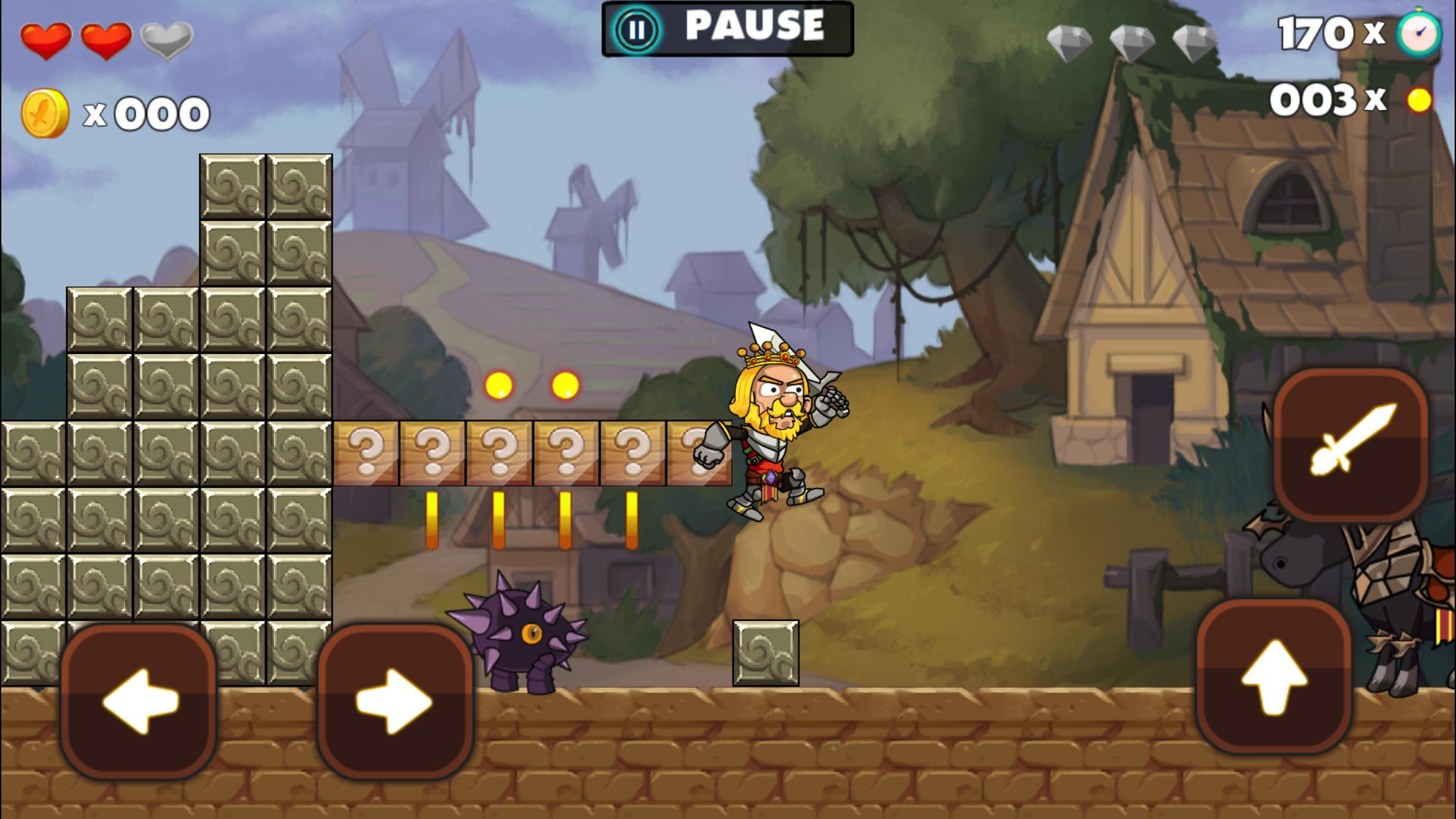Tap the right arrow move button

(x=395, y=701)
